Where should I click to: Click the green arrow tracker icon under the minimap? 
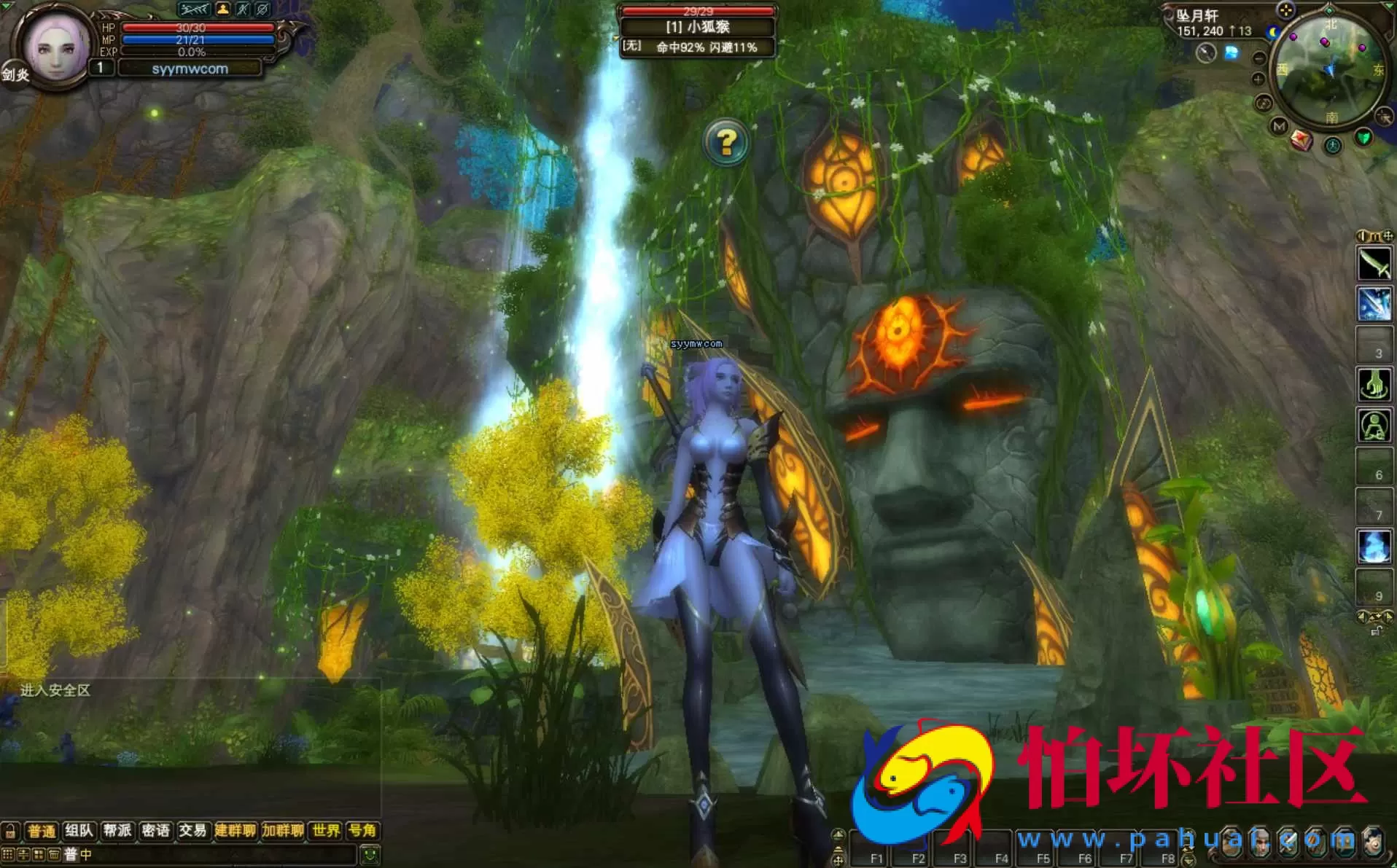coord(1364,137)
